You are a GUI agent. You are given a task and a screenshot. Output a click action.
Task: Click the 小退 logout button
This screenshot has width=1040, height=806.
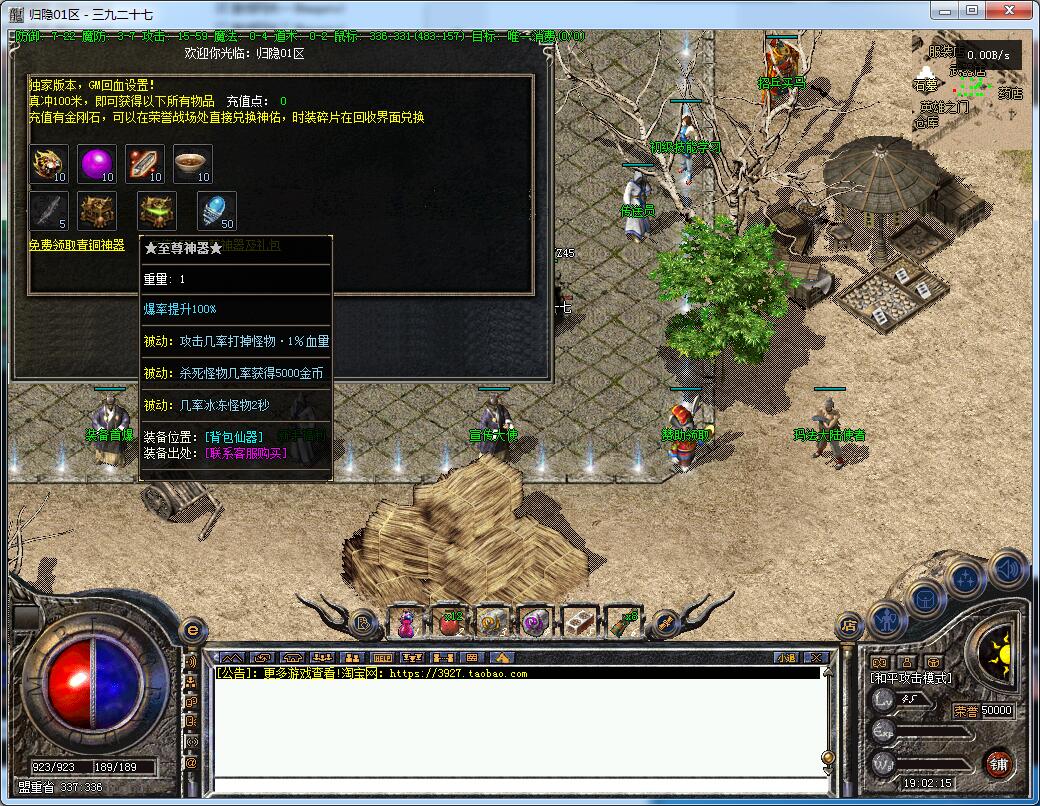(x=785, y=658)
